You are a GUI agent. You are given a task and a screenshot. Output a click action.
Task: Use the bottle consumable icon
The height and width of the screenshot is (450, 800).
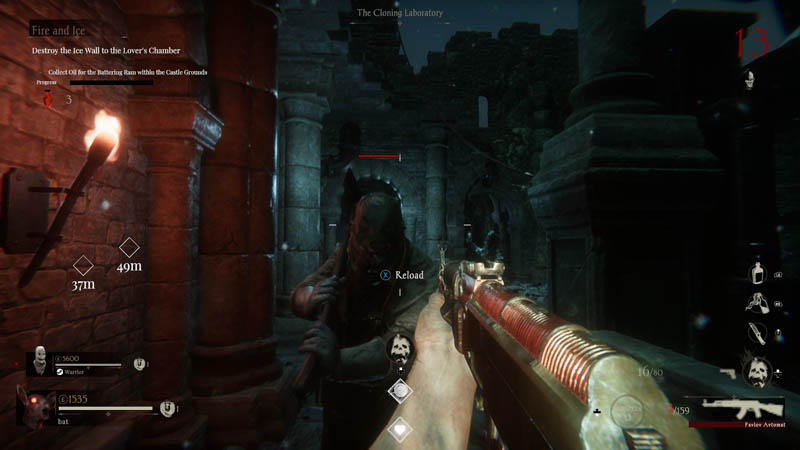(x=759, y=272)
